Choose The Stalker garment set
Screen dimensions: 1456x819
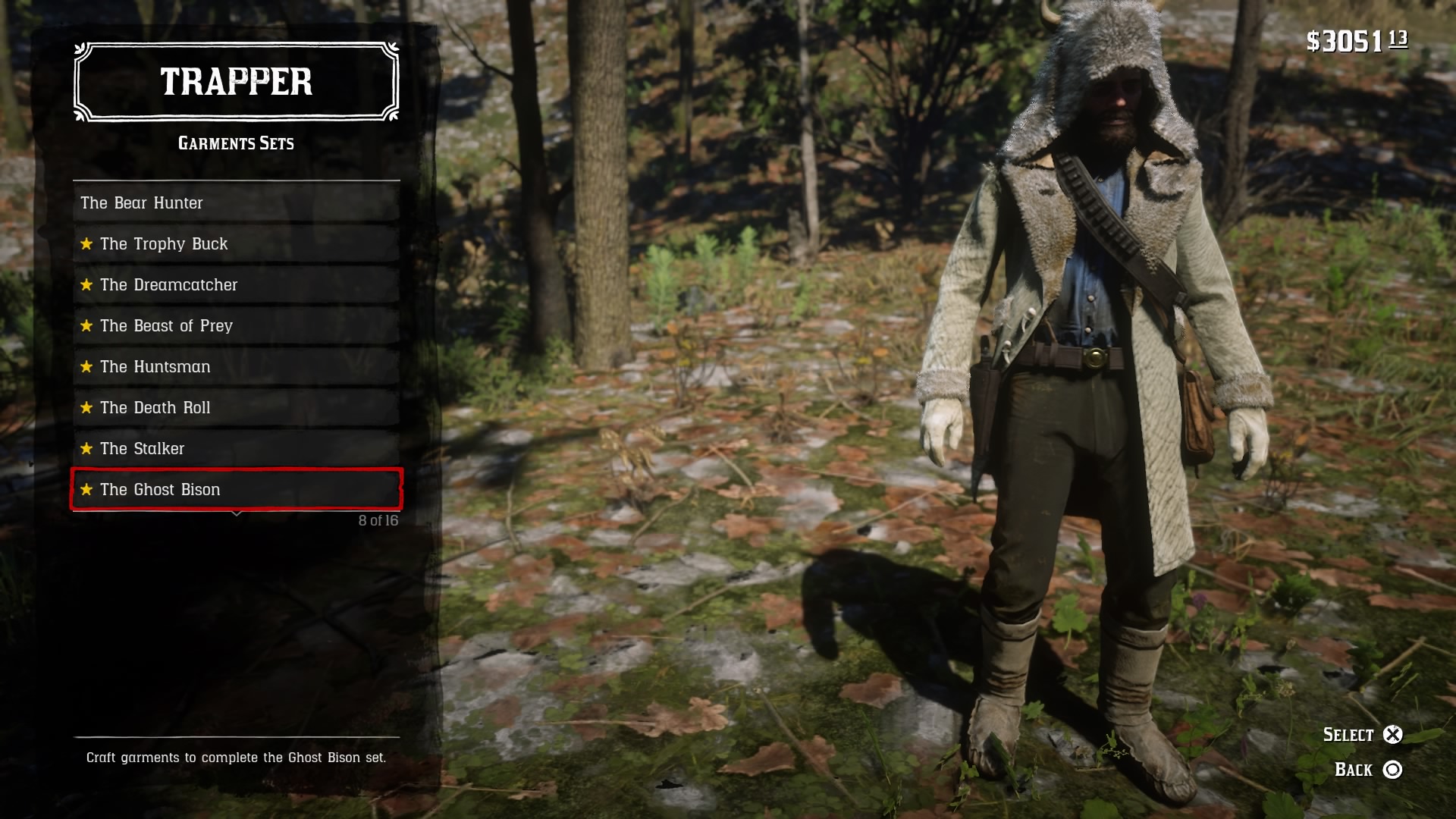tap(236, 449)
